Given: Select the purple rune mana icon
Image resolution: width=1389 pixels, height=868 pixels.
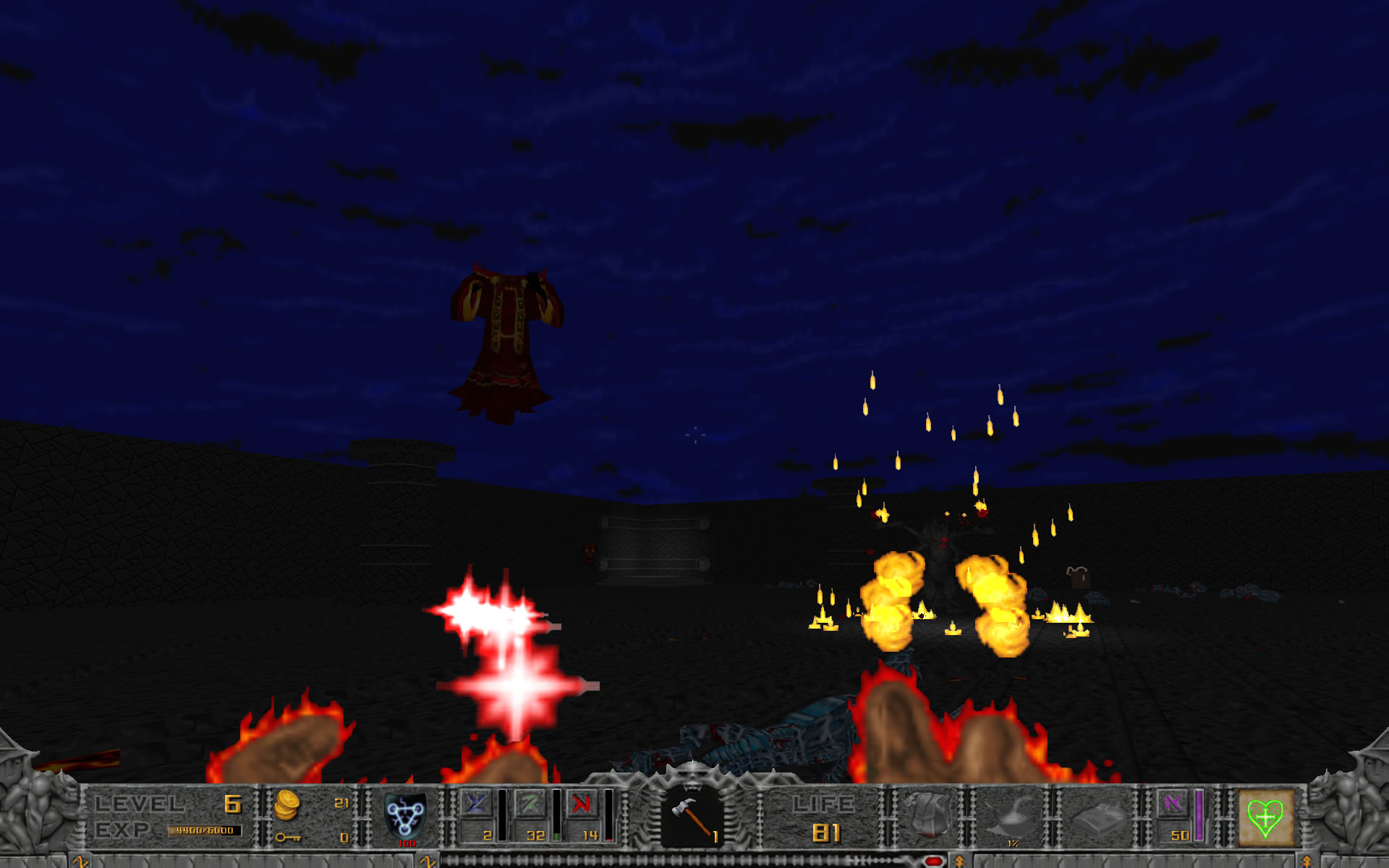Looking at the screenshot, I should tap(1173, 804).
